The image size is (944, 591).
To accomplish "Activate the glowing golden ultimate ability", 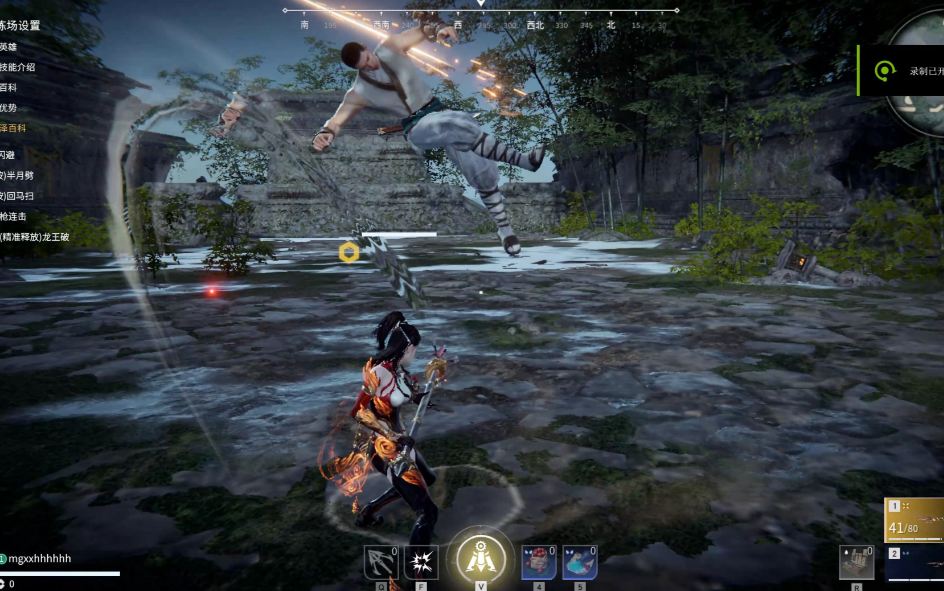I will [x=480, y=556].
